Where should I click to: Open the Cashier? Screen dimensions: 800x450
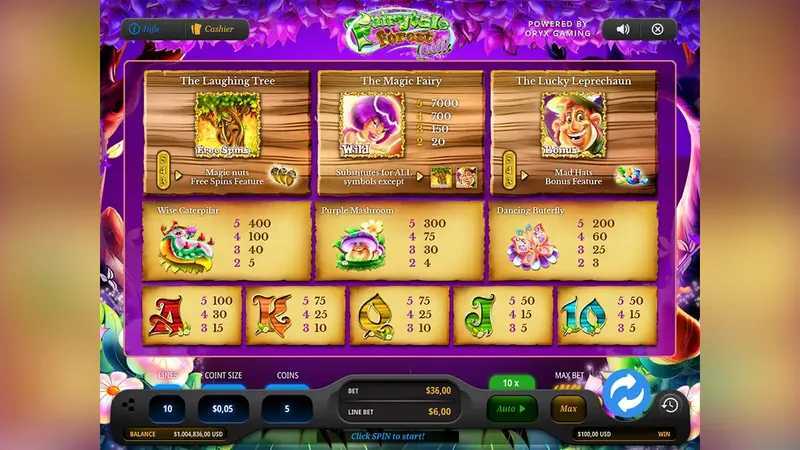[x=212, y=30]
